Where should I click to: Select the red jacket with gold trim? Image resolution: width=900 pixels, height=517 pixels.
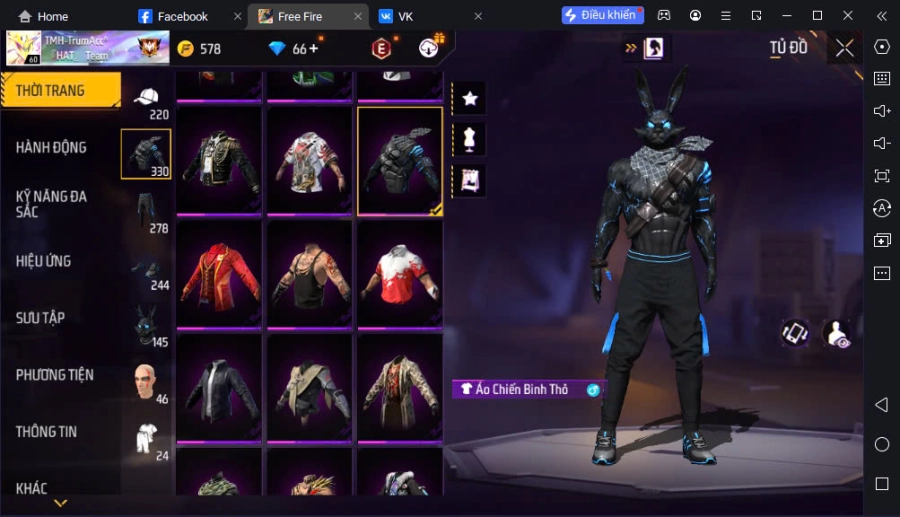[219, 274]
